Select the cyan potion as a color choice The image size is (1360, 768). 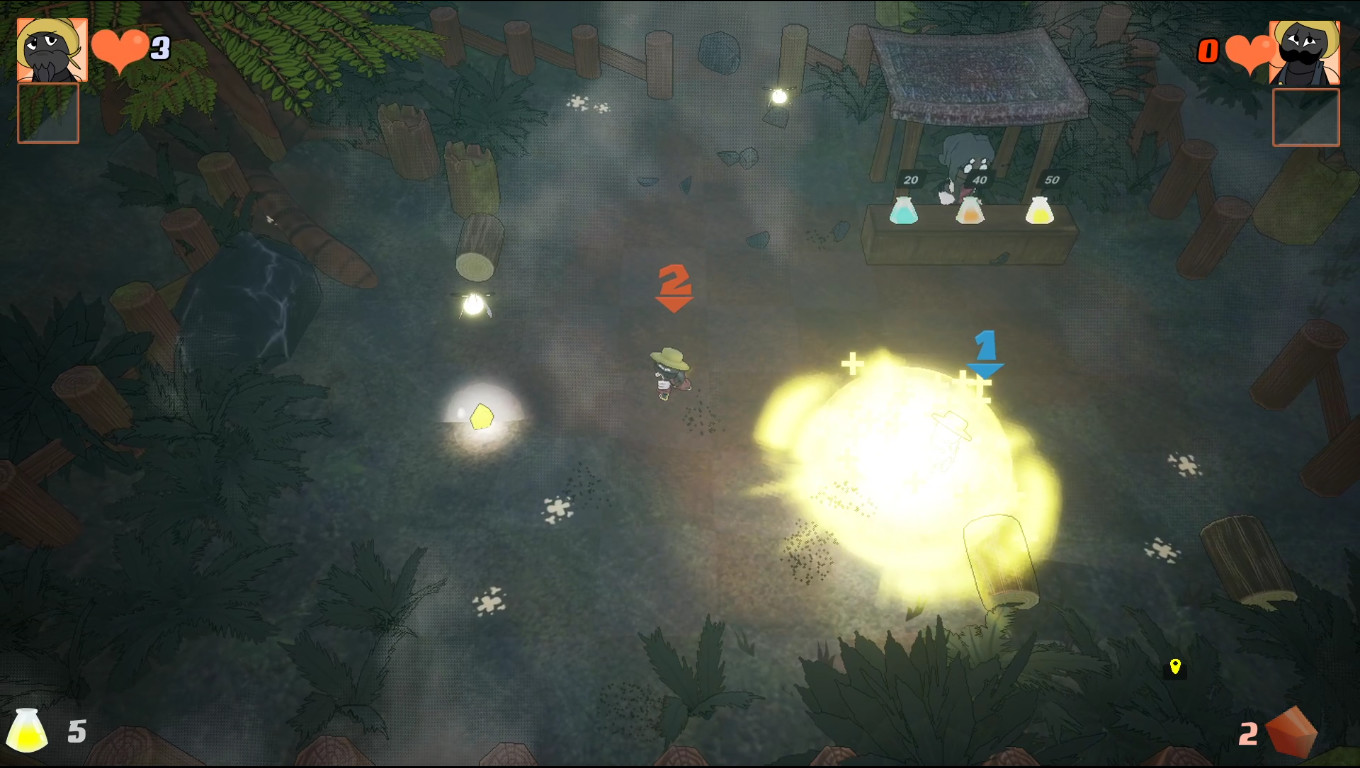[903, 210]
